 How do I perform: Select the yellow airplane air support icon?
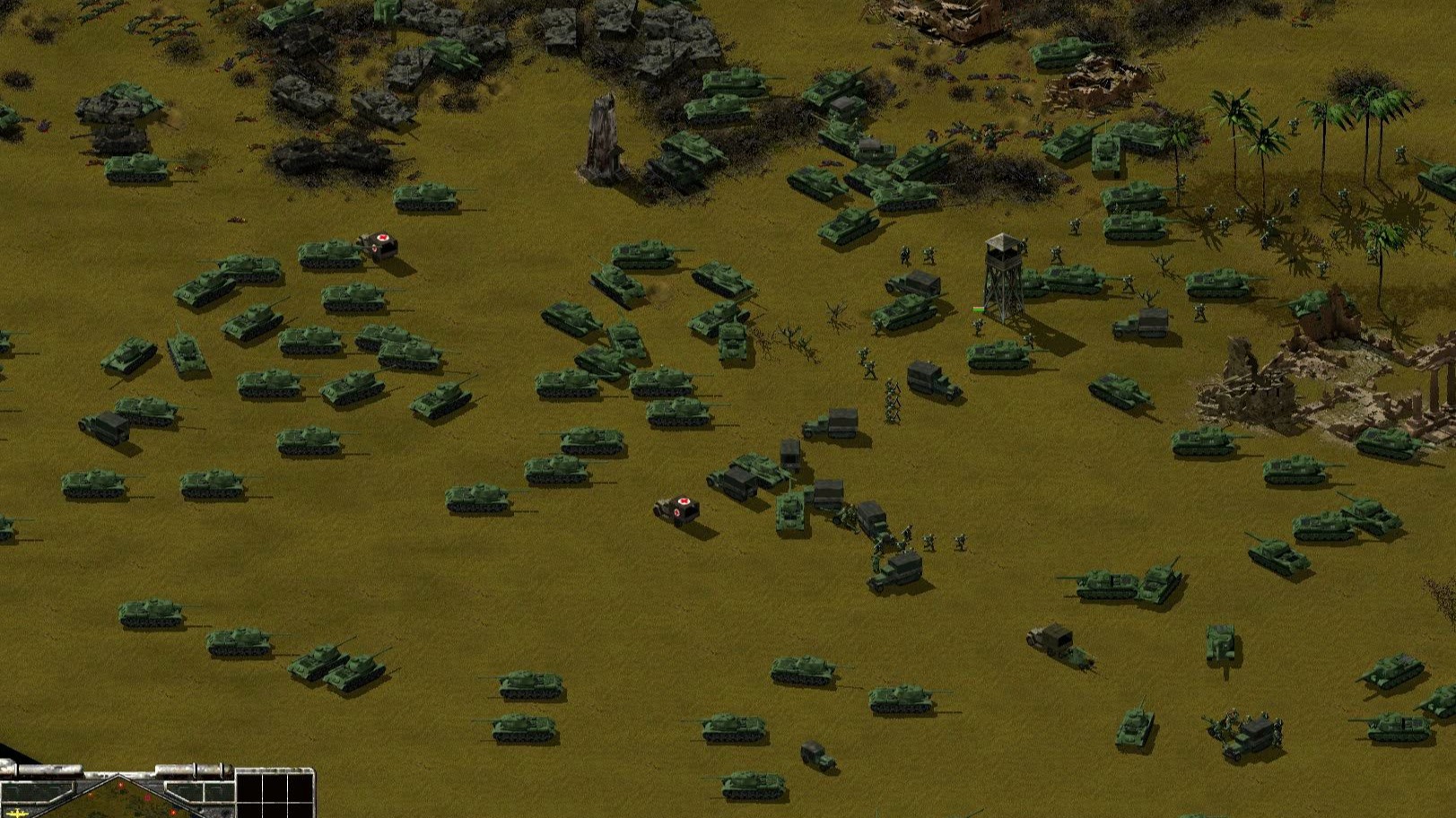click(17, 811)
